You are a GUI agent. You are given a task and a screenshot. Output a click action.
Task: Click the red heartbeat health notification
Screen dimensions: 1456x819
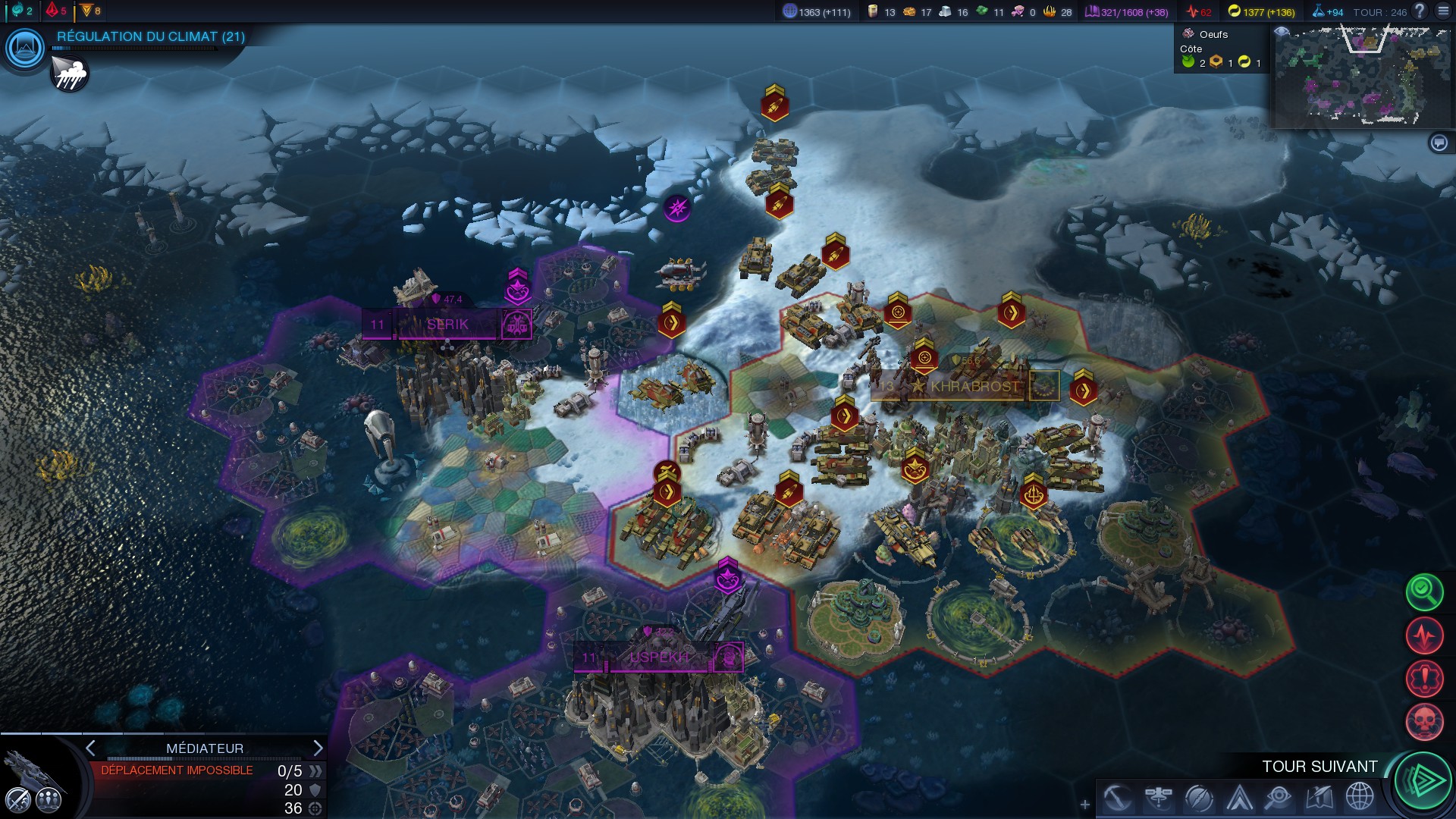pyautogui.click(x=1424, y=635)
